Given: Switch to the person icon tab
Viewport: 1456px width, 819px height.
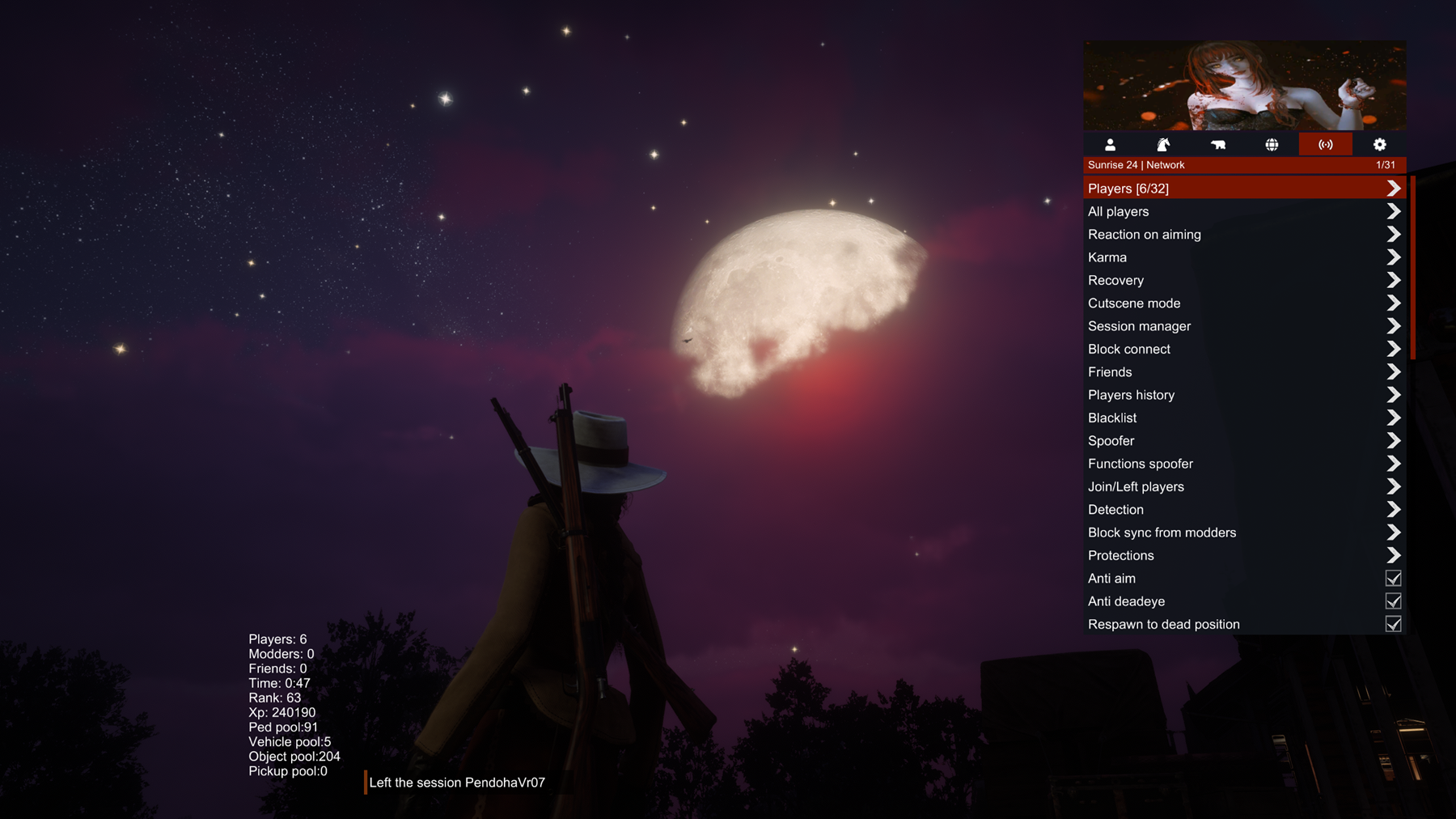Looking at the screenshot, I should coord(1110,145).
